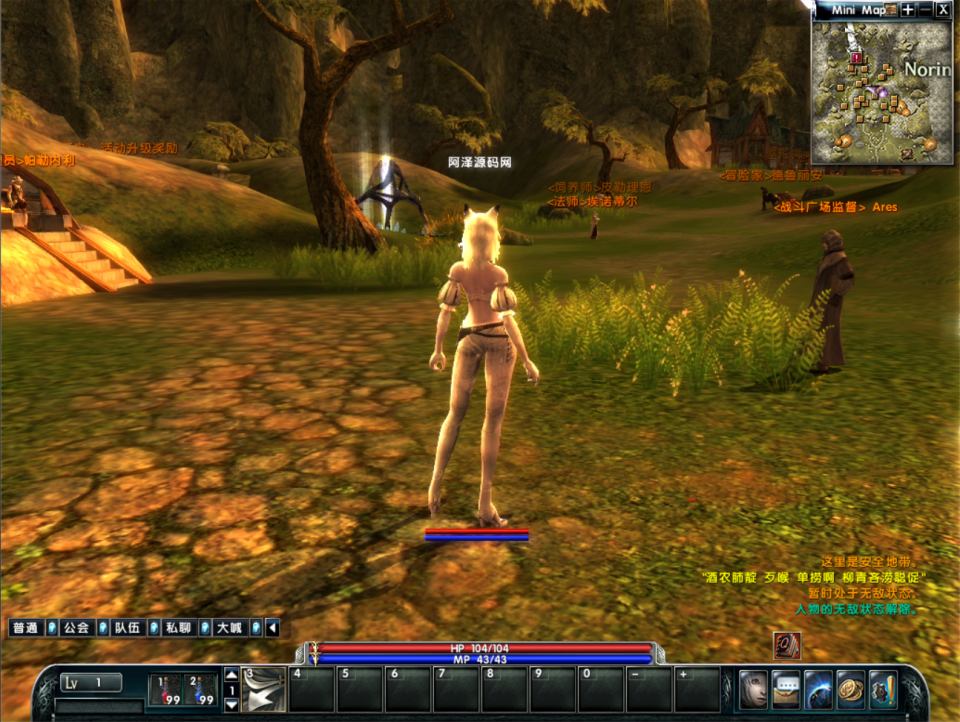Zoom out the Mini Map with minus
The width and height of the screenshot is (960, 722).
[925, 10]
